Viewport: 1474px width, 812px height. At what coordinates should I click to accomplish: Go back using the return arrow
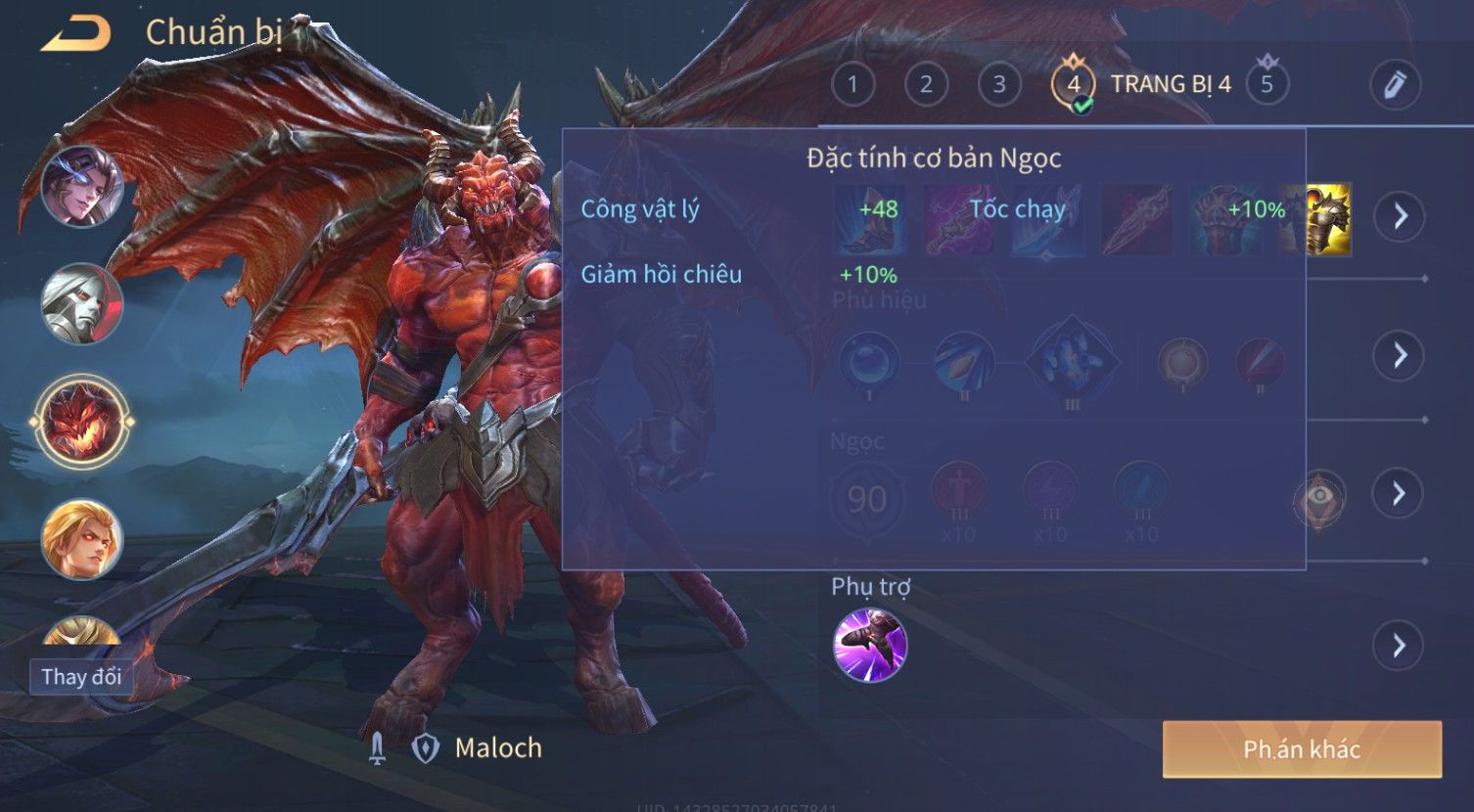tap(75, 33)
